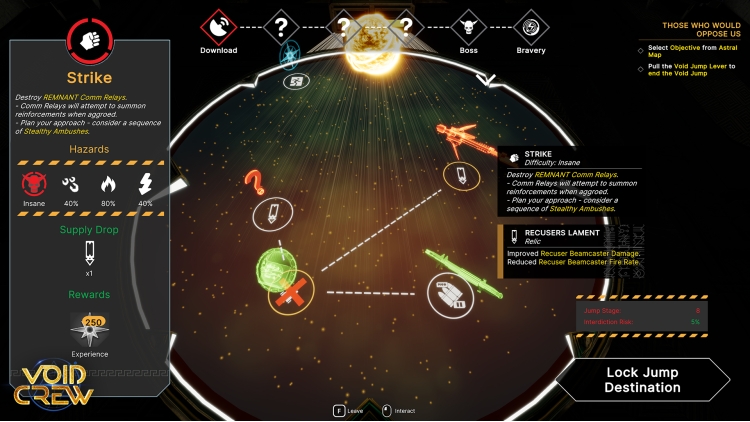Select the red X node beside the green planet
The image size is (750, 422).
[293, 292]
